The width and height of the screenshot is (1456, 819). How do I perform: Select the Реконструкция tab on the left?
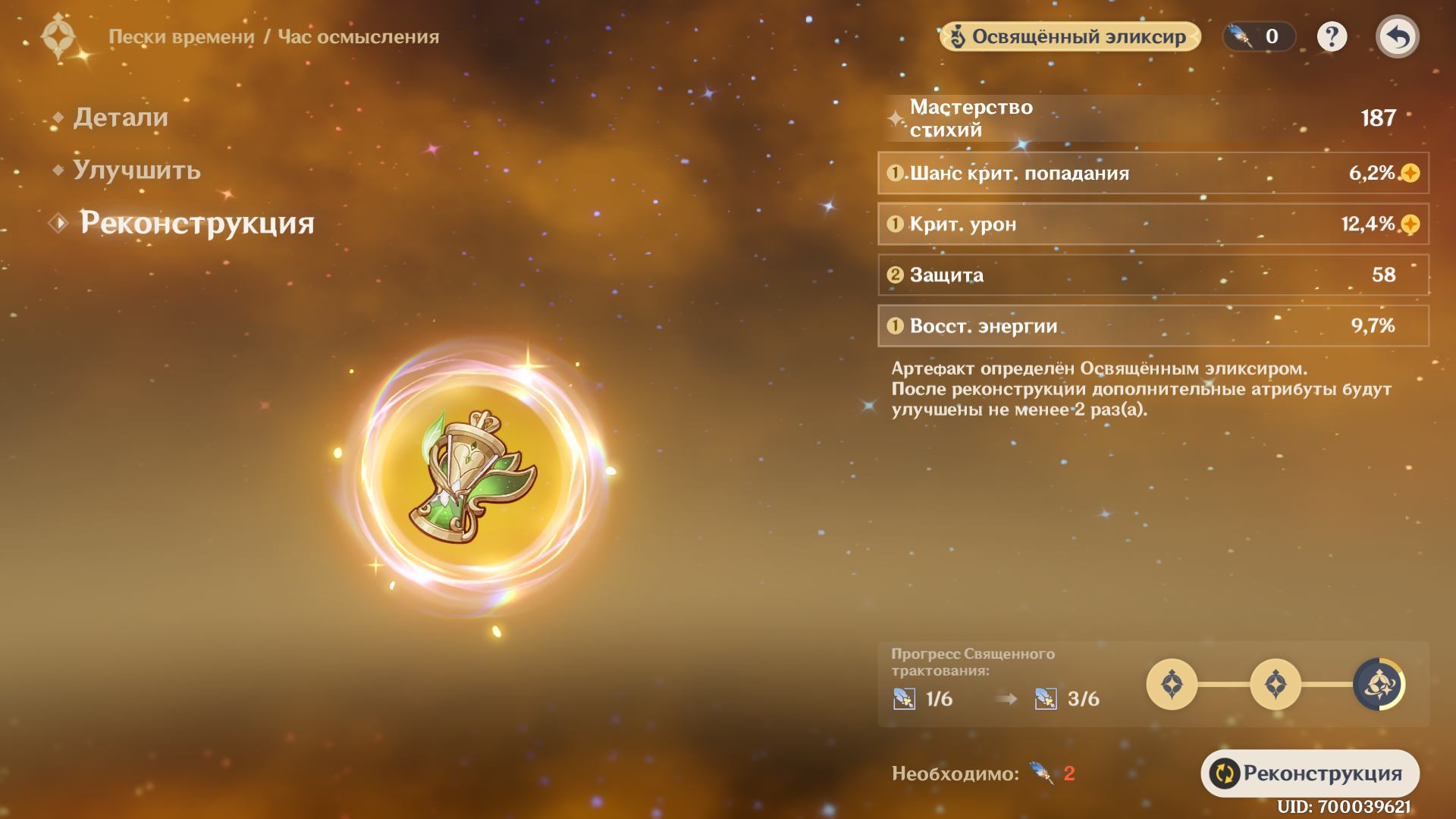196,223
